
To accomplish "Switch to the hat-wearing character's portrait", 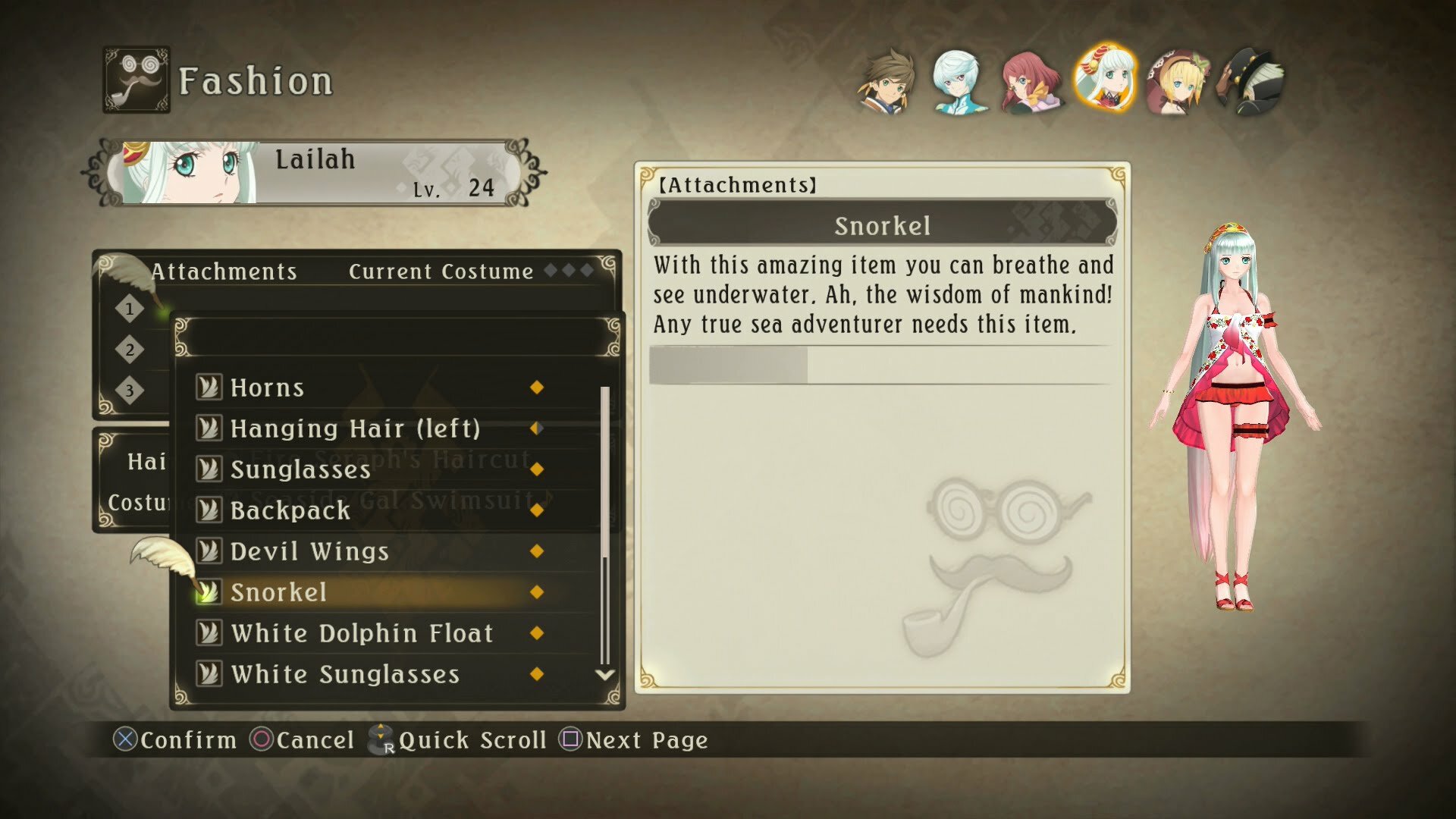I will coord(1250,82).
